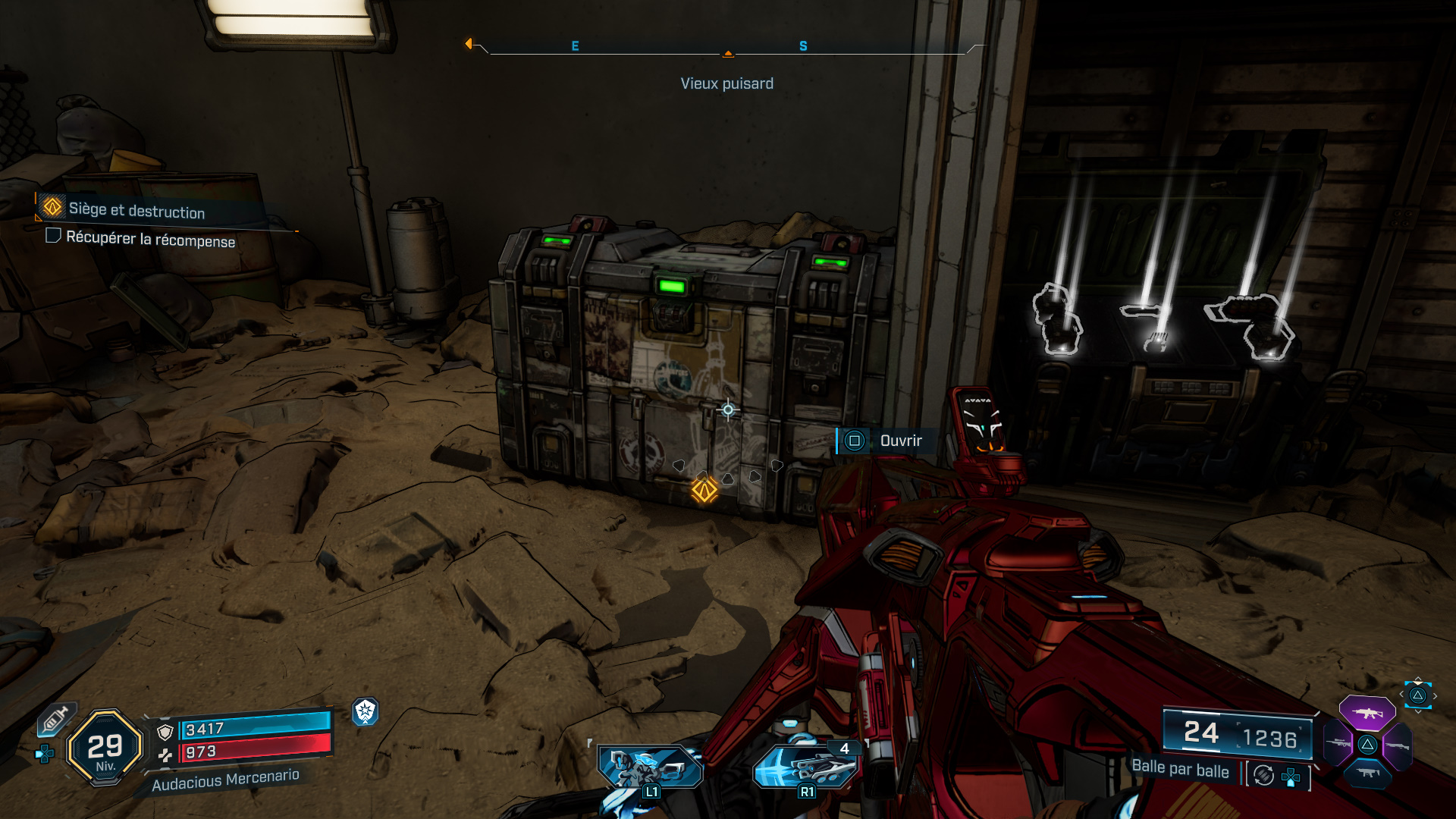Viewport: 1456px width, 819px height.
Task: Select the bottom SMG slot on the weapon wheel
Action: (x=1367, y=774)
